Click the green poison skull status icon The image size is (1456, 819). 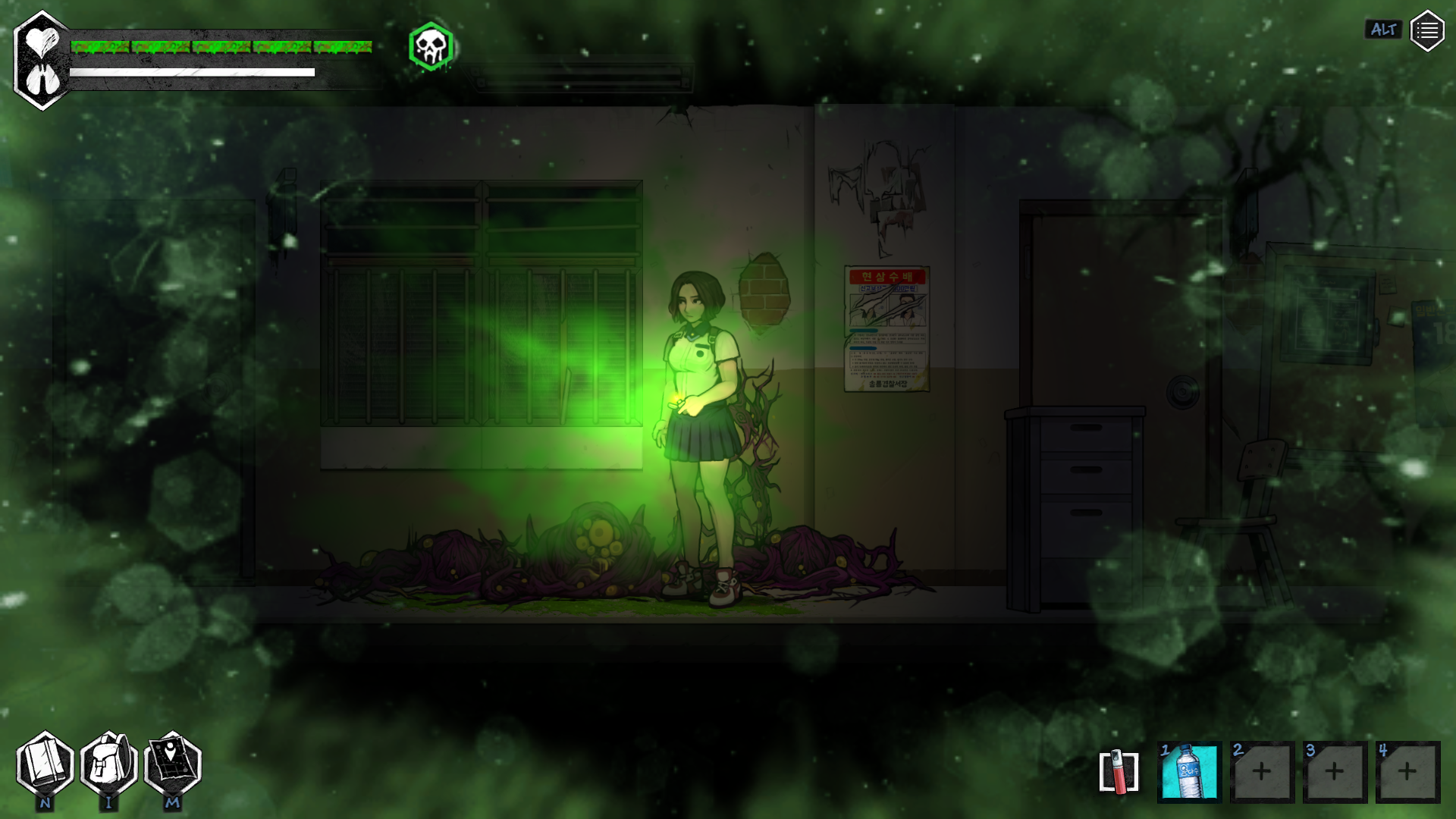pyautogui.click(x=431, y=47)
